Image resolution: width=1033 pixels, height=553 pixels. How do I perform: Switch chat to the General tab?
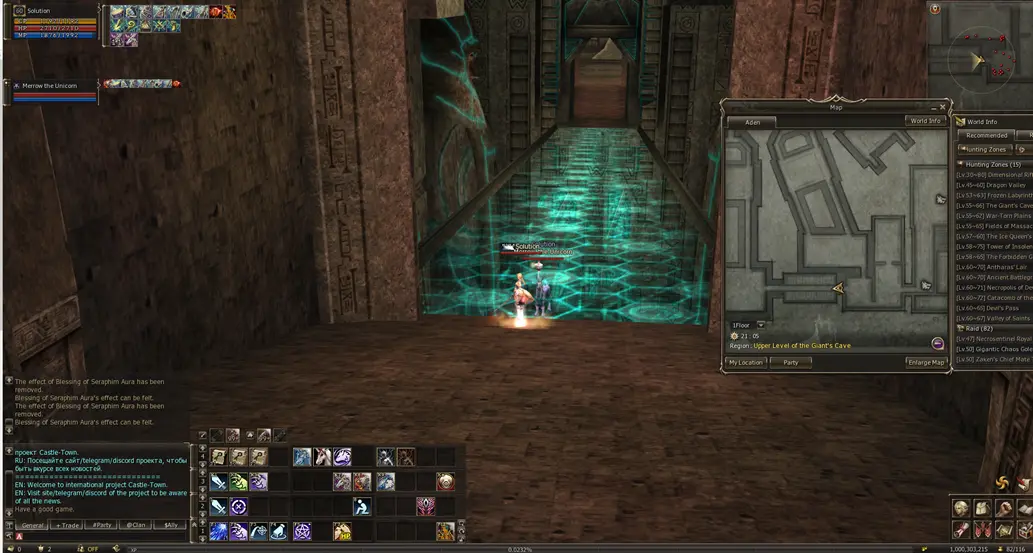[x=33, y=525]
